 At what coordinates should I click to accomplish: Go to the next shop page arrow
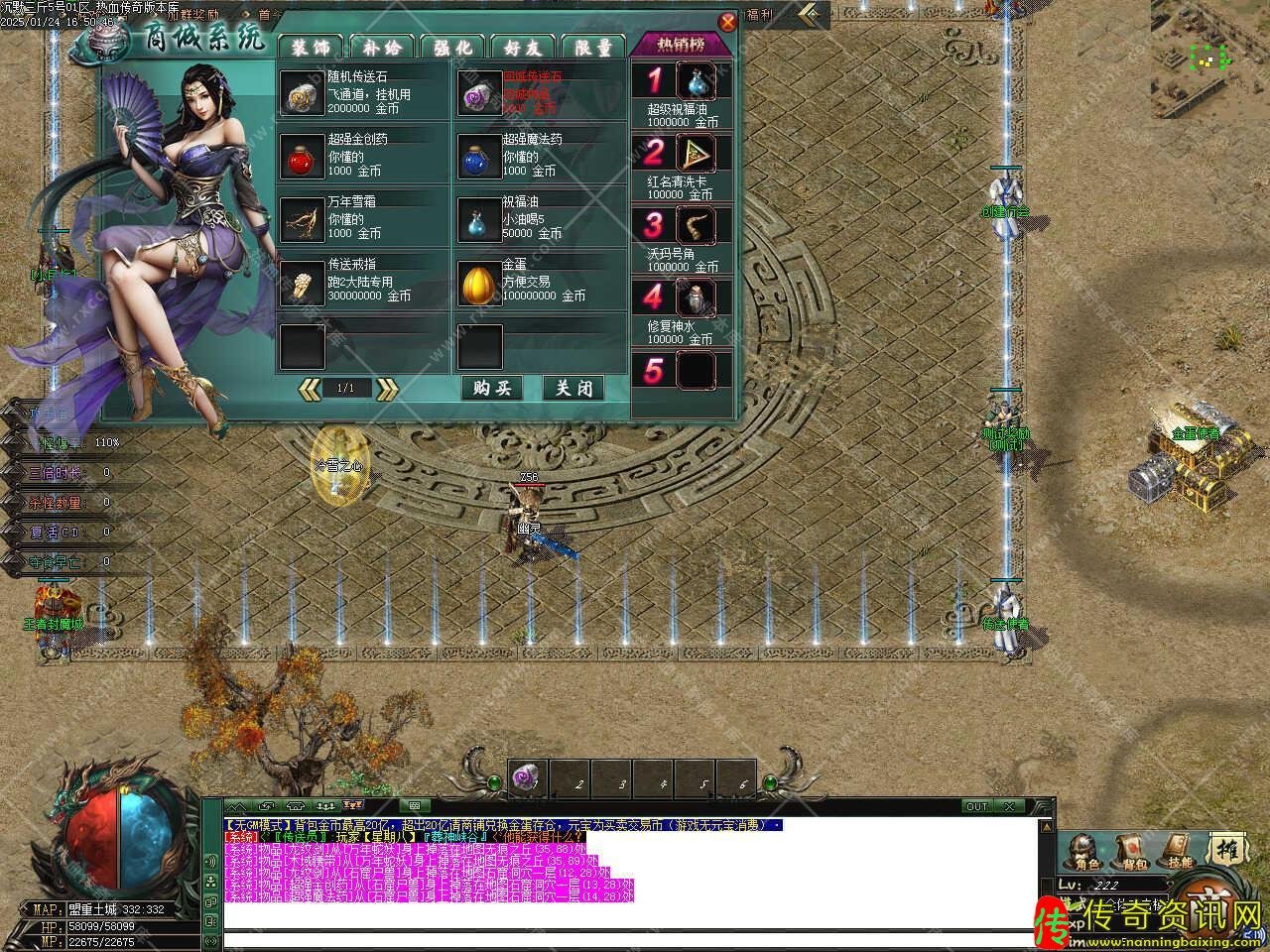click(387, 388)
